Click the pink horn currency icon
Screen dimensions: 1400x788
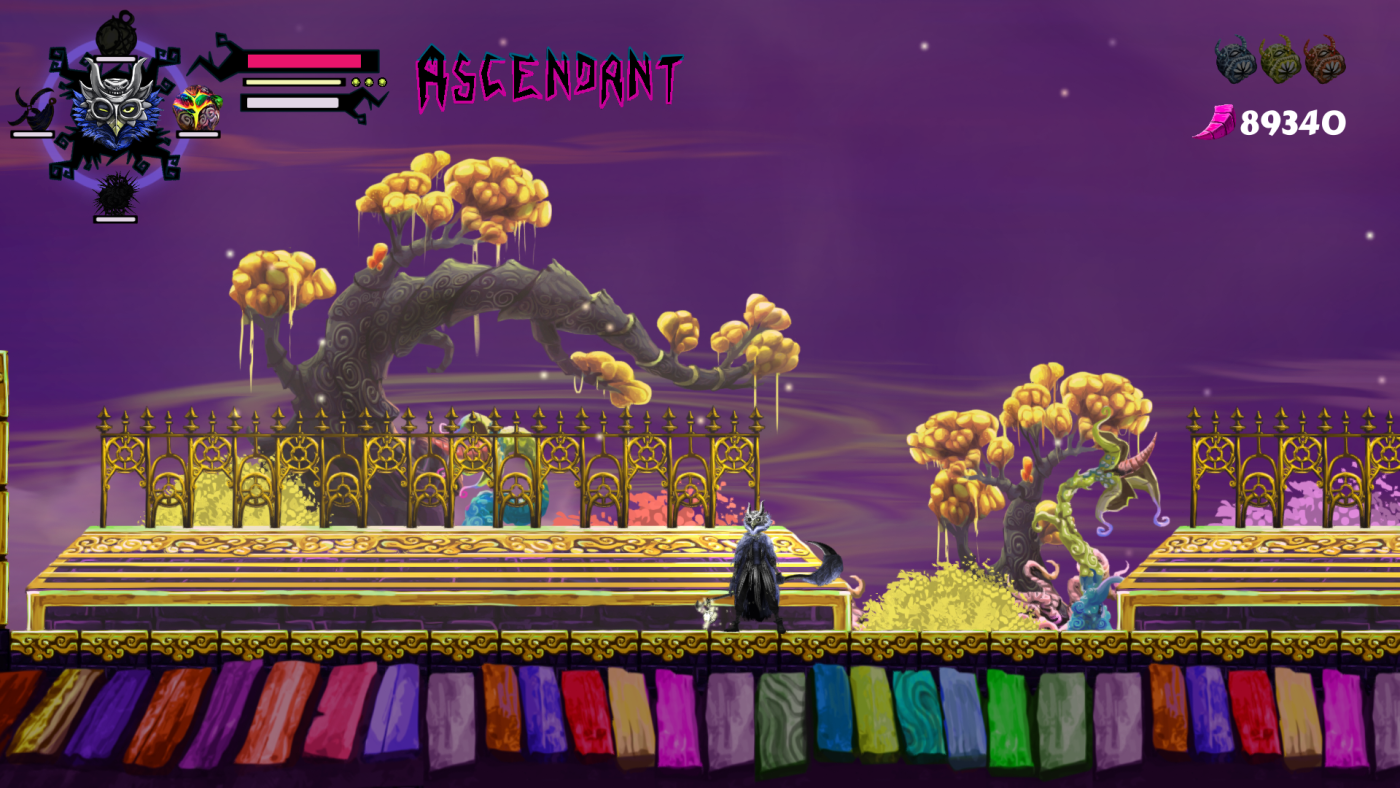(1215, 120)
